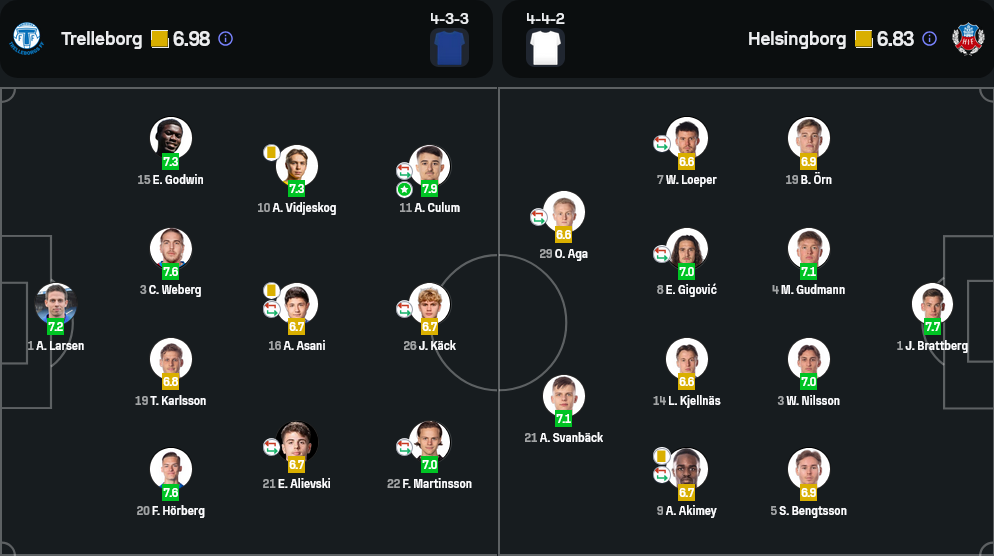This screenshot has height=556, width=994.
Task: View C. Weberg's player details
Action: (171, 249)
